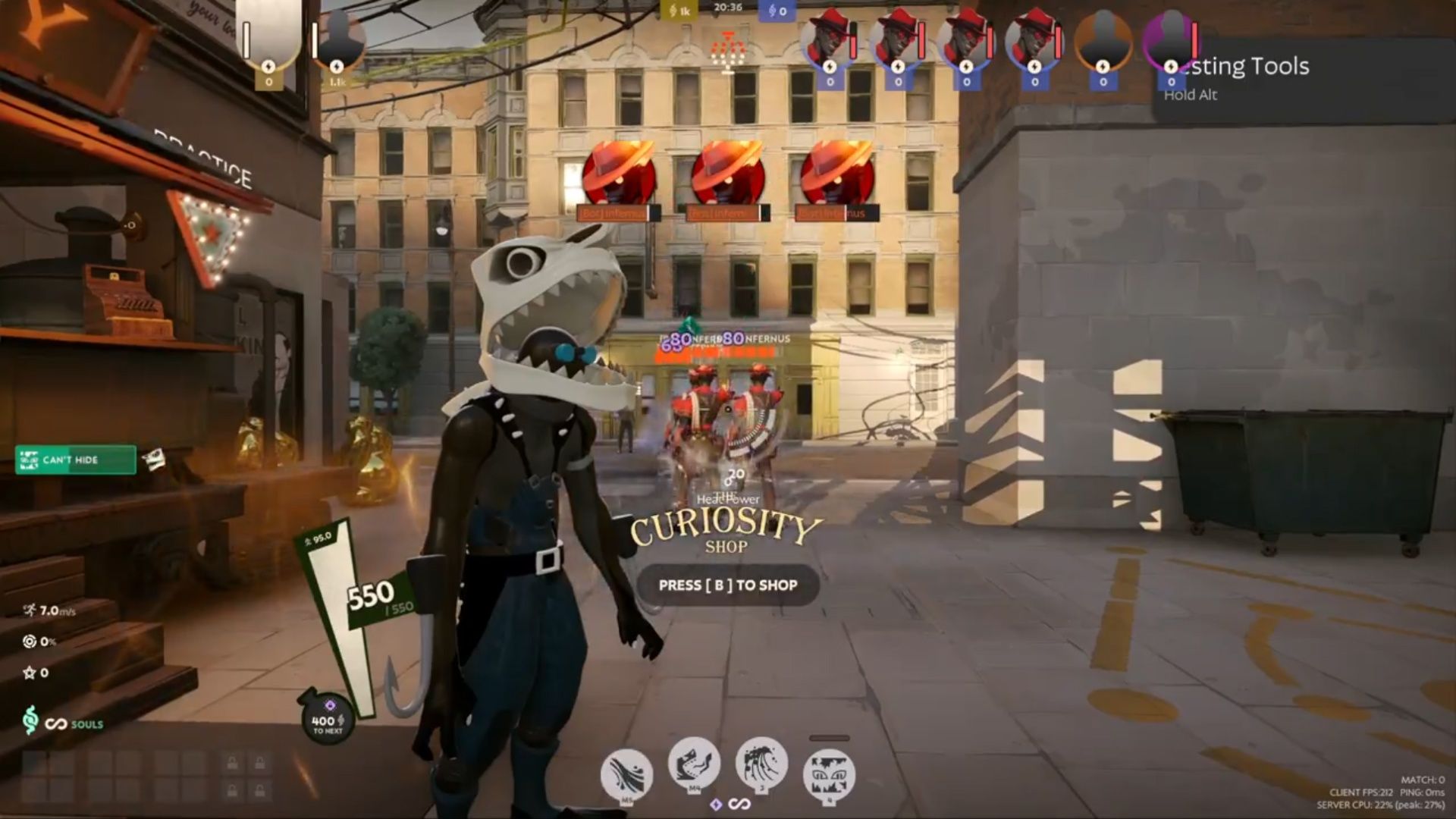This screenshot has width=1456, height=819.
Task: Select the orange-ringed silhouette player portrait
Action: 1103,41
